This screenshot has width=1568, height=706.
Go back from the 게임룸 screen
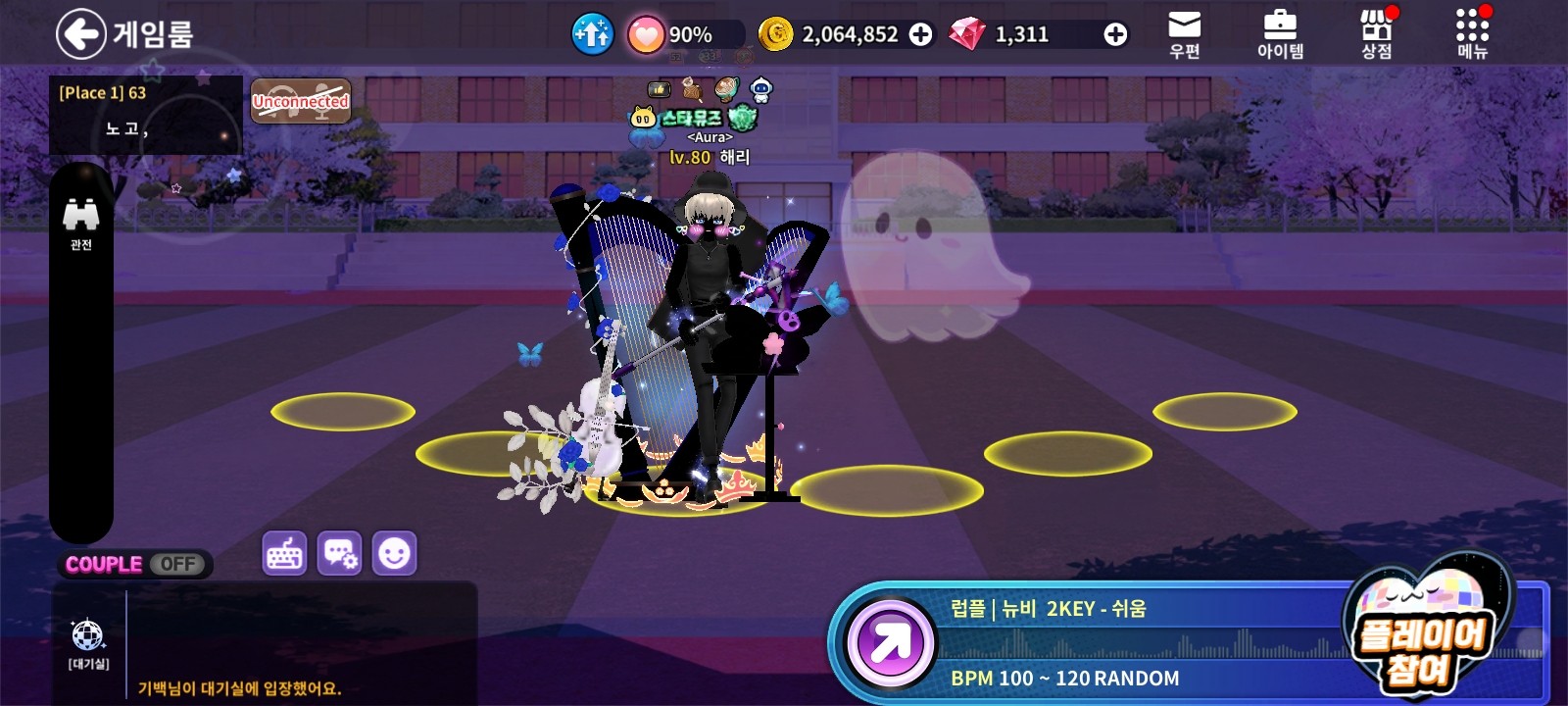click(80, 34)
